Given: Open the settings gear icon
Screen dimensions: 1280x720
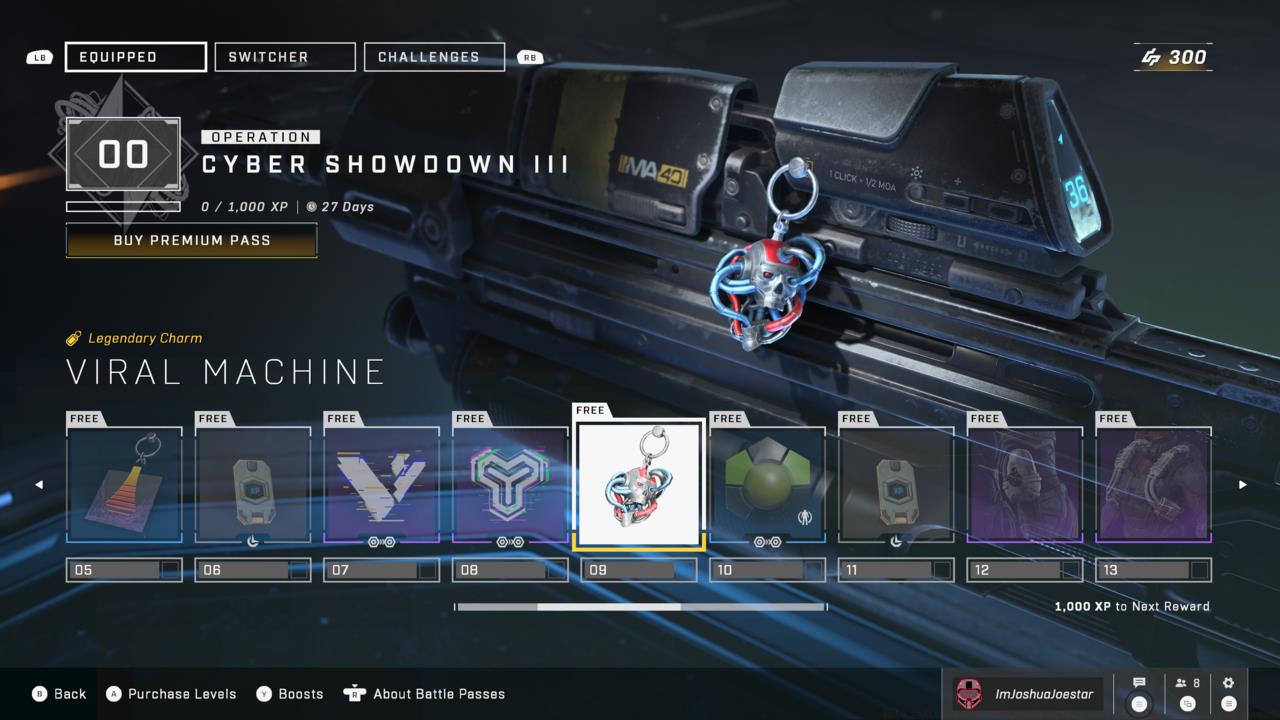Looking at the screenshot, I should (x=1229, y=684).
